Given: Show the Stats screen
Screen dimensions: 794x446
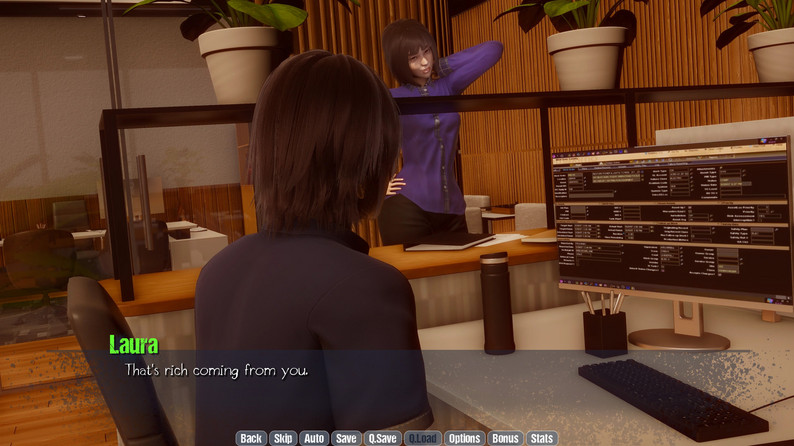Looking at the screenshot, I should (x=541, y=438).
